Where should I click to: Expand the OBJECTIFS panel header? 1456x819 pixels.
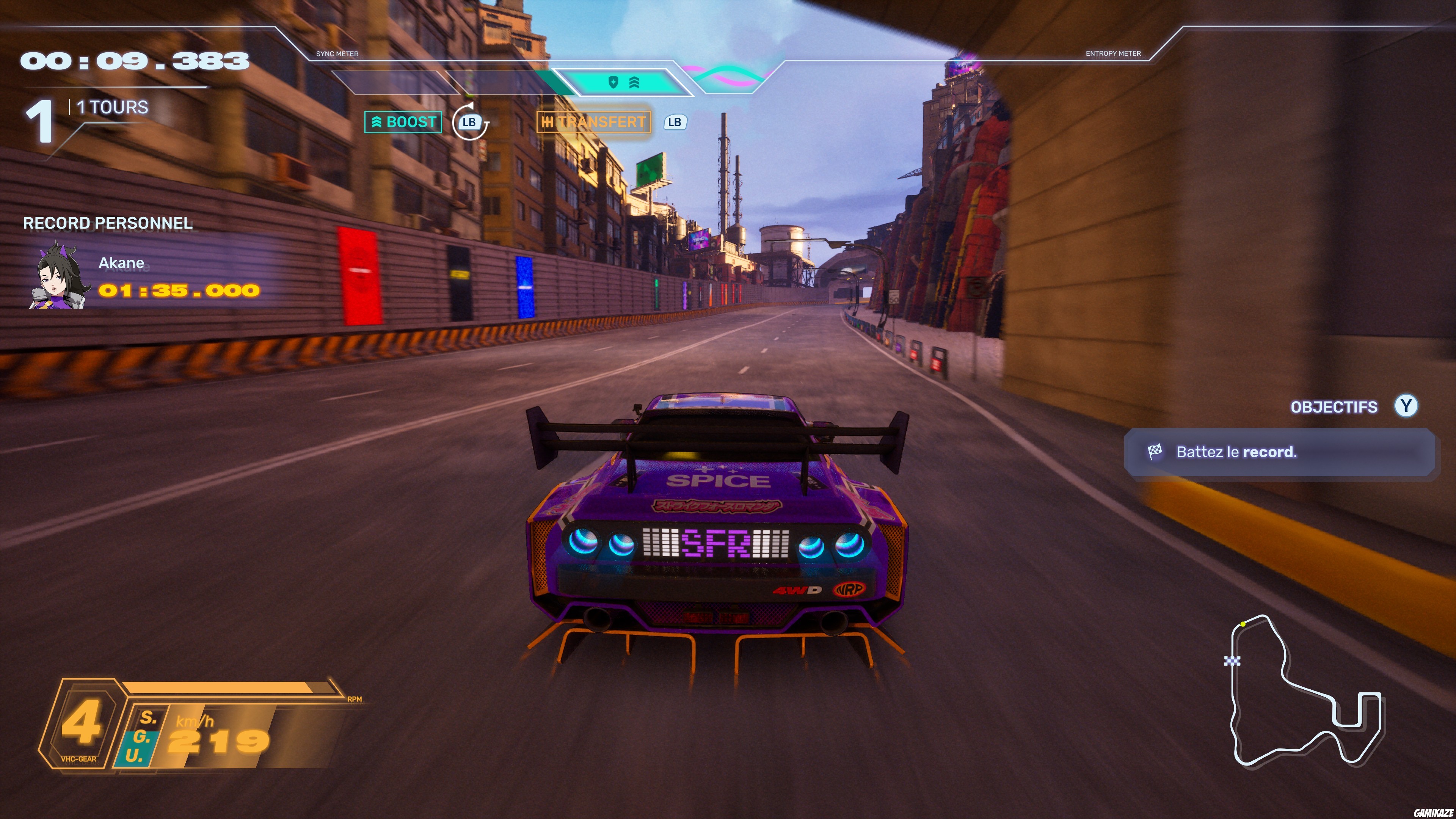(1334, 407)
